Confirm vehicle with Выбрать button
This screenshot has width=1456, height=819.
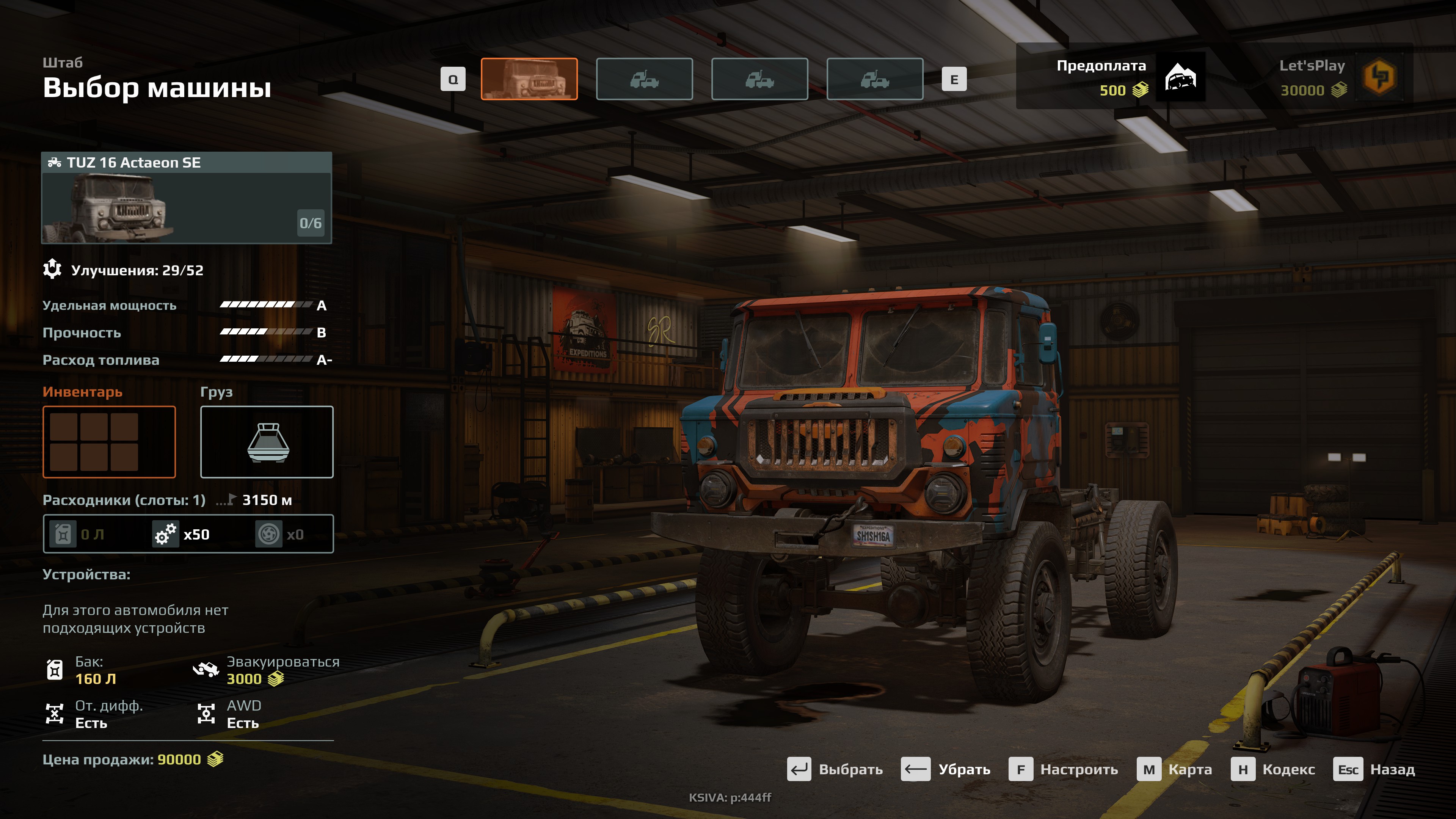tap(835, 770)
